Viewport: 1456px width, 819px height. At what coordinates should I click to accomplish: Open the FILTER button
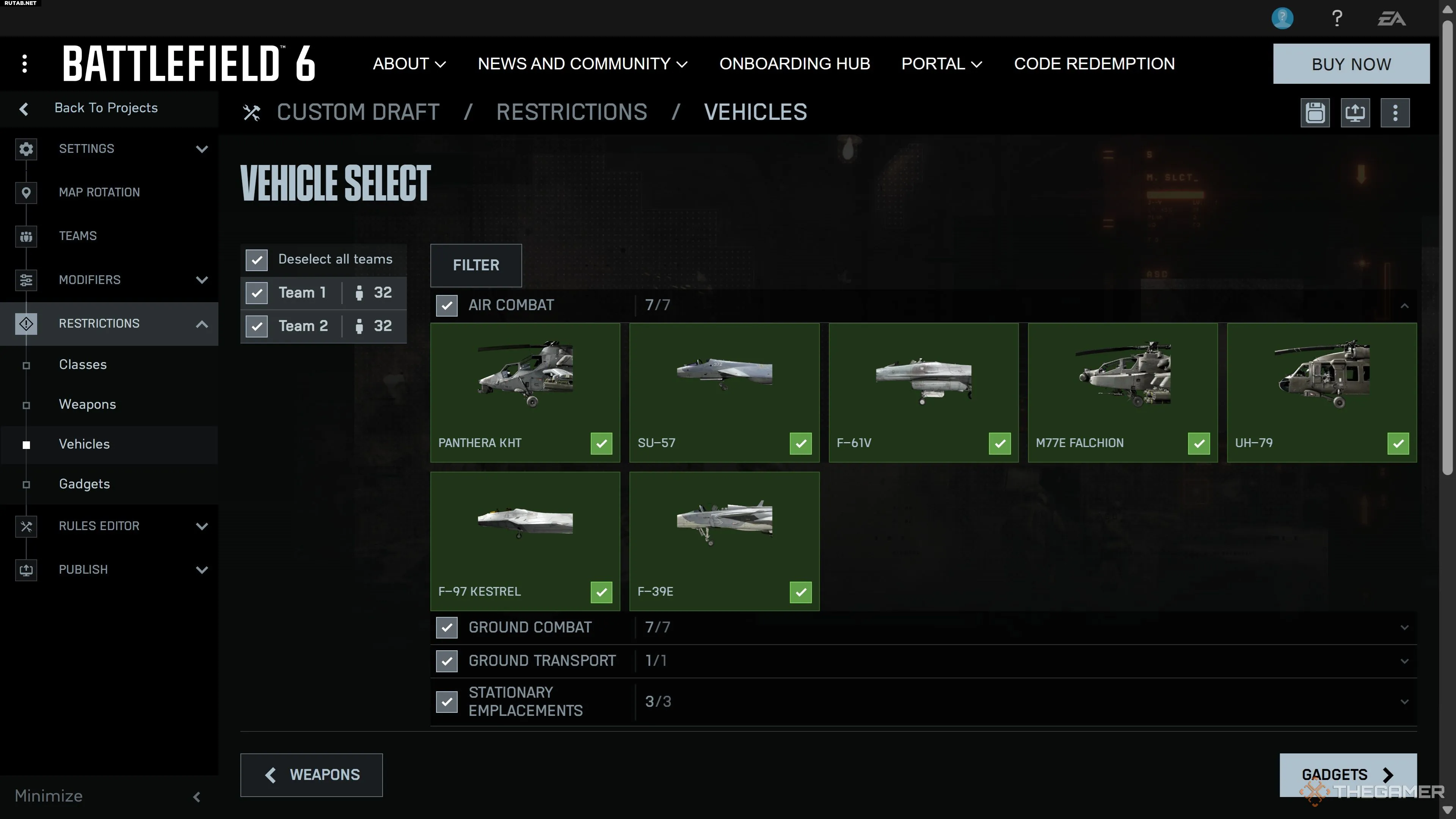(x=475, y=265)
